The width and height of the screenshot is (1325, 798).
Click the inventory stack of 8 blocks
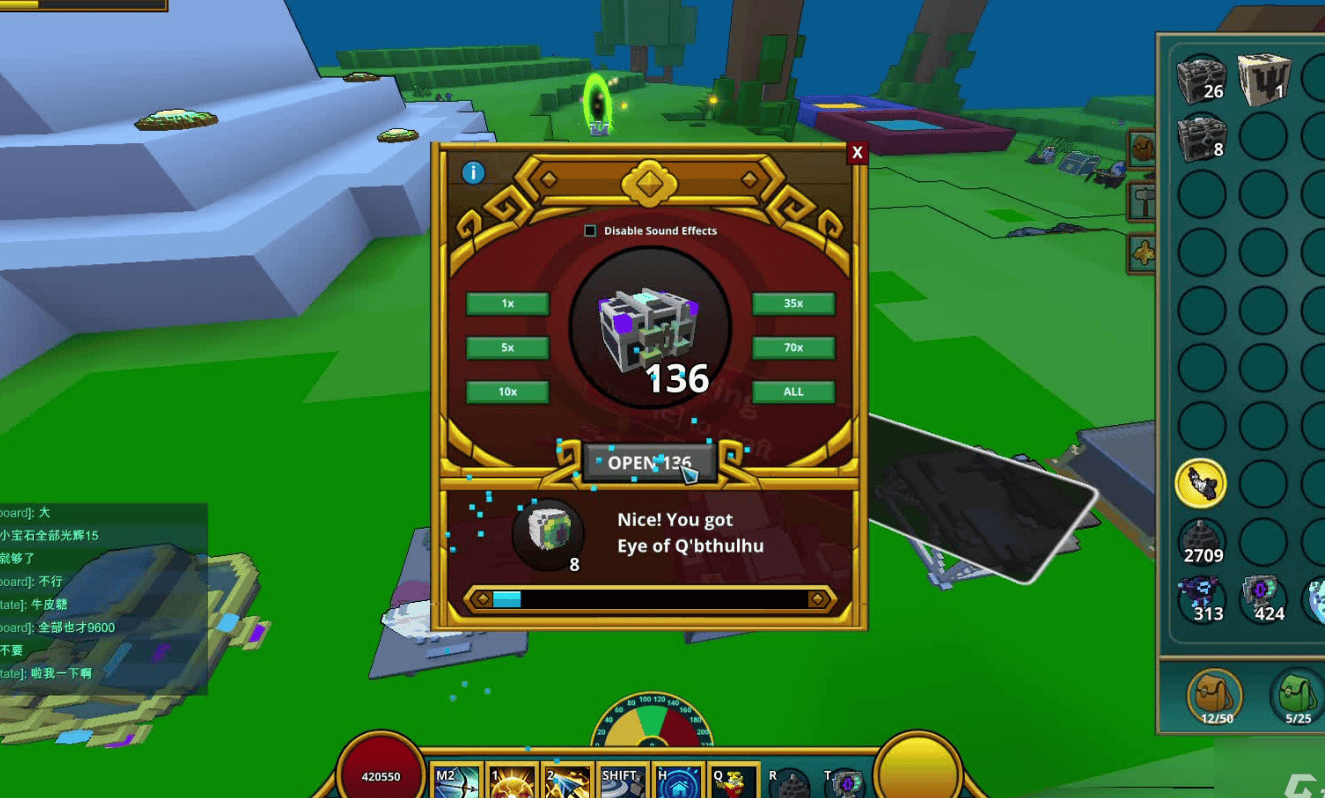[1201, 137]
